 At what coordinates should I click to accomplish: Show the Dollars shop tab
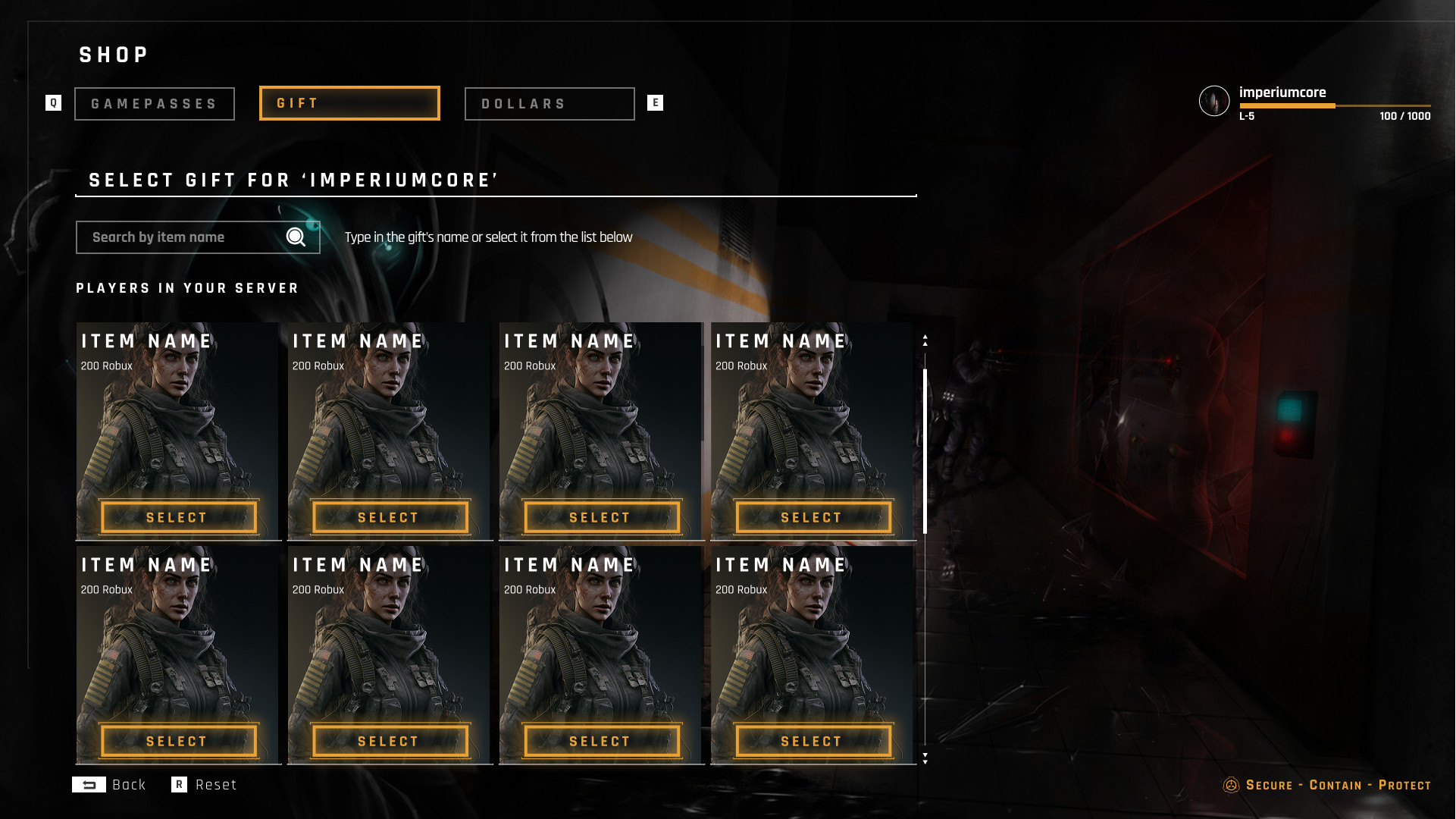(x=550, y=104)
